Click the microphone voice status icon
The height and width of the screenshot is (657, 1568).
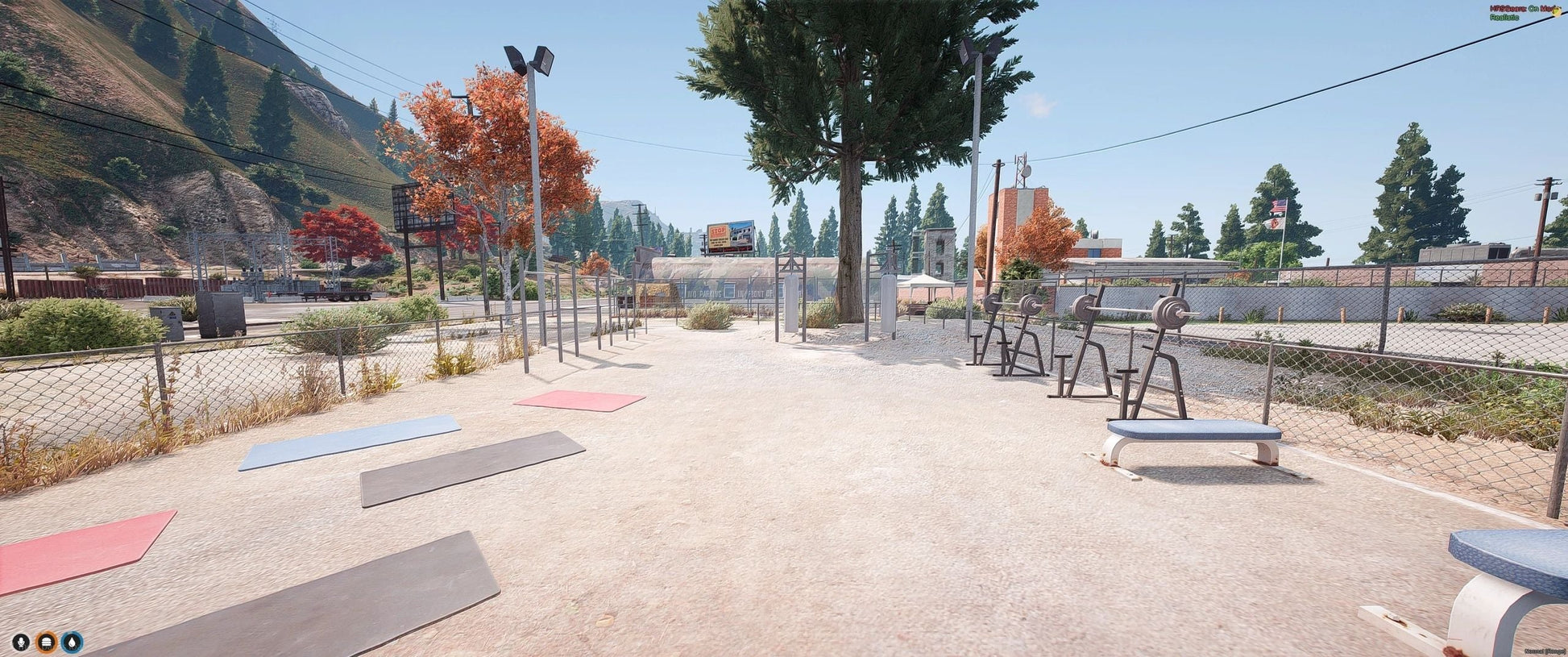(21, 642)
